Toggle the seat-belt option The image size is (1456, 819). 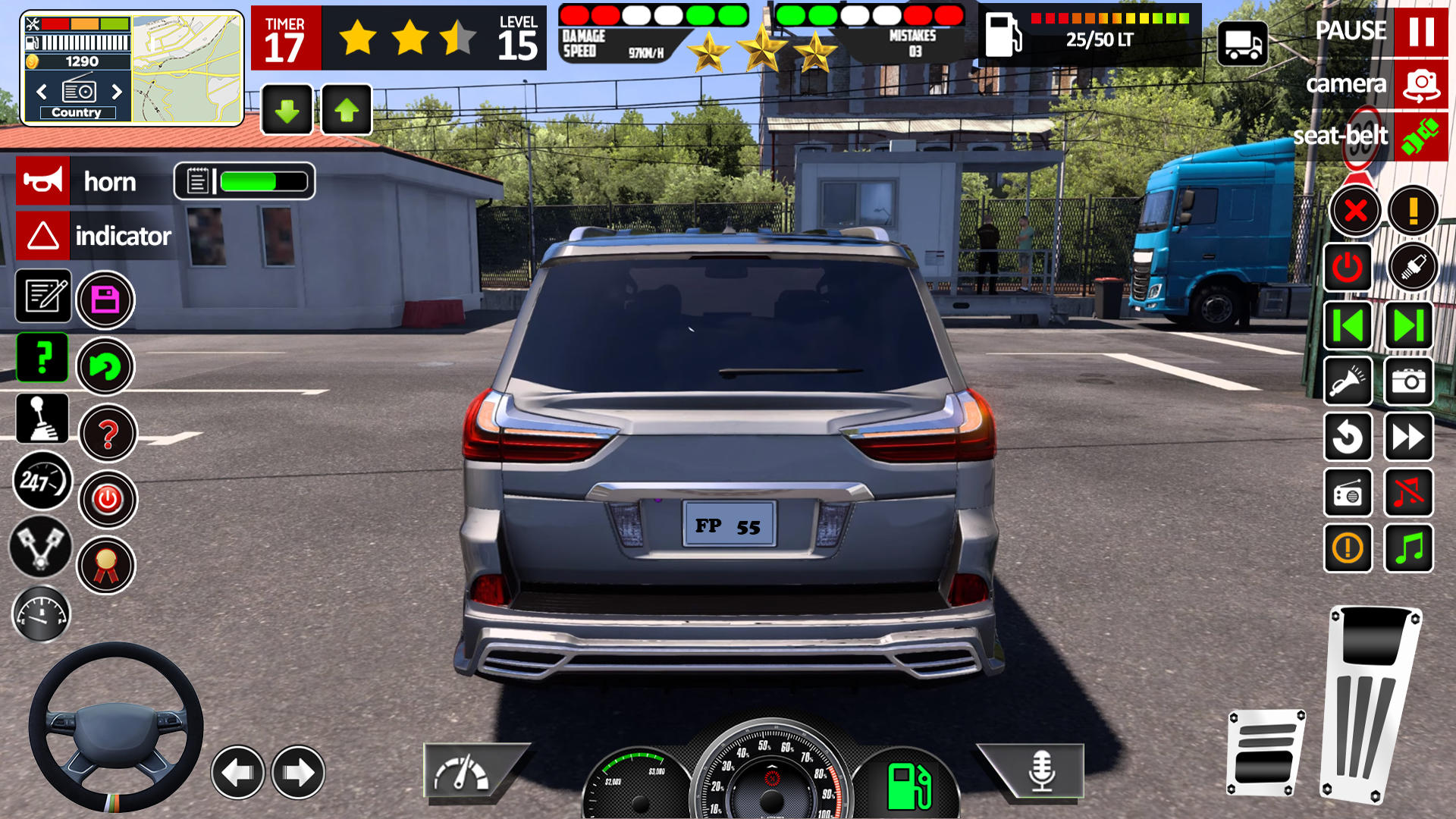coord(1341,137)
